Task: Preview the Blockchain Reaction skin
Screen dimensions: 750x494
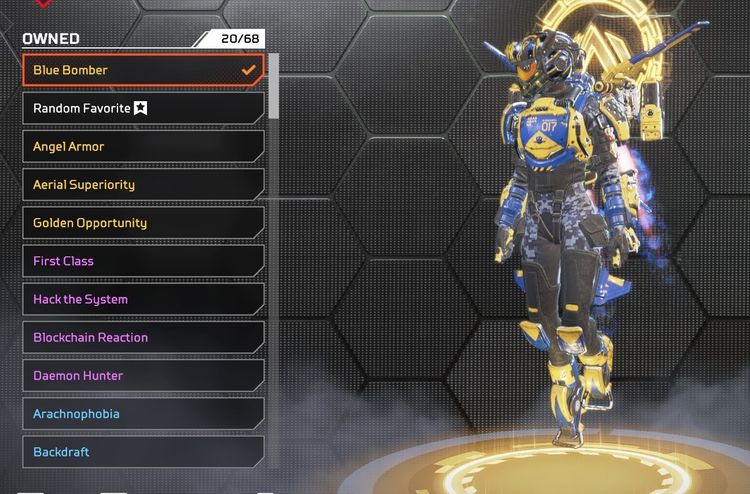Action: coord(143,337)
